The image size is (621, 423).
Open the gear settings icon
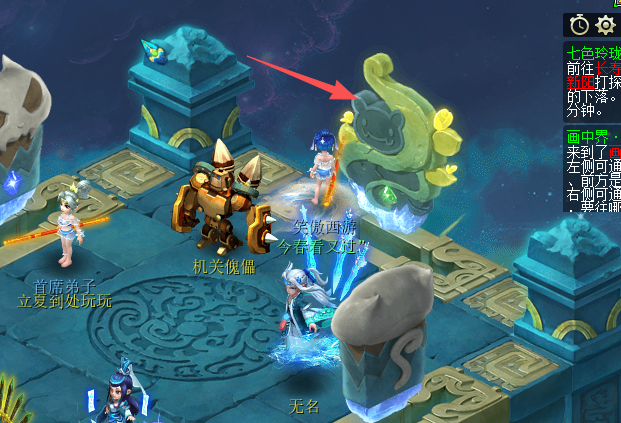coord(605,24)
